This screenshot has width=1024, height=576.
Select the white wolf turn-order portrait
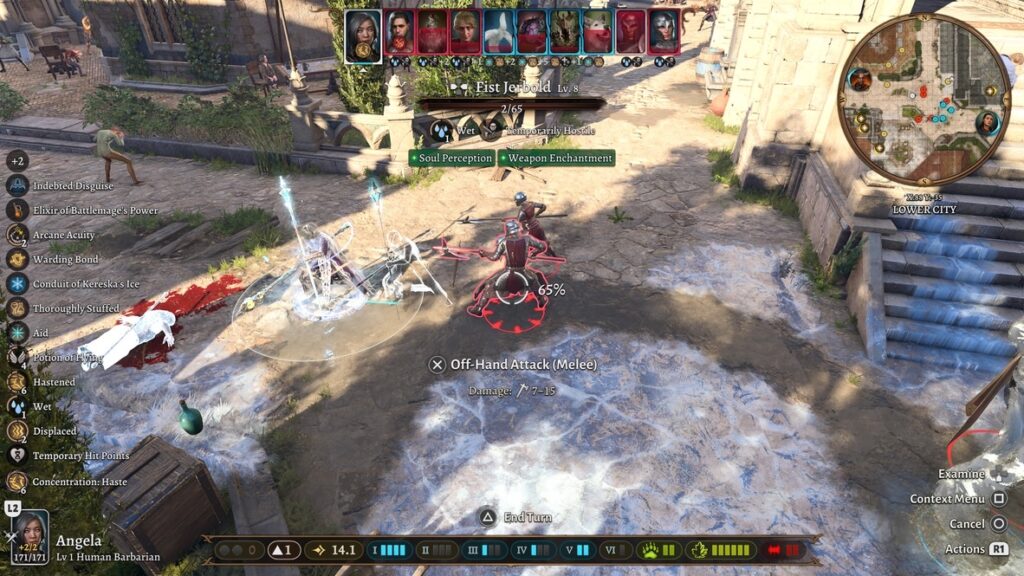[x=598, y=33]
